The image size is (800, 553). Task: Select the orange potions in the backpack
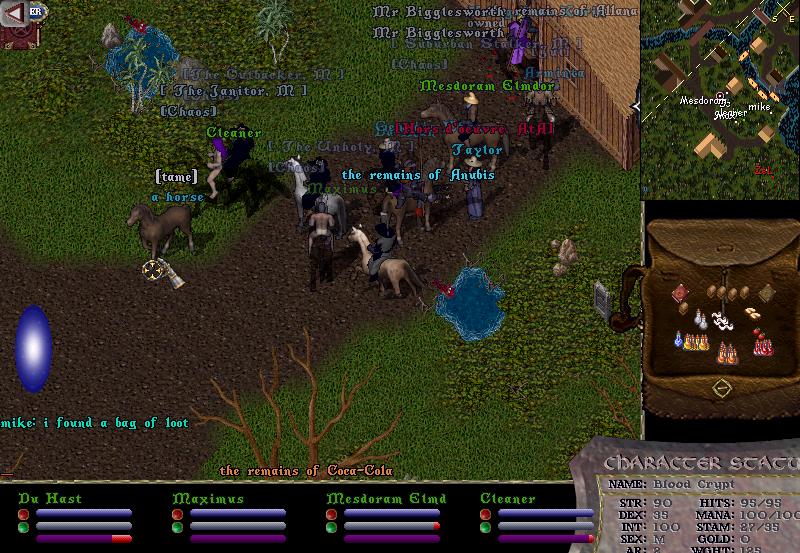coord(727,351)
